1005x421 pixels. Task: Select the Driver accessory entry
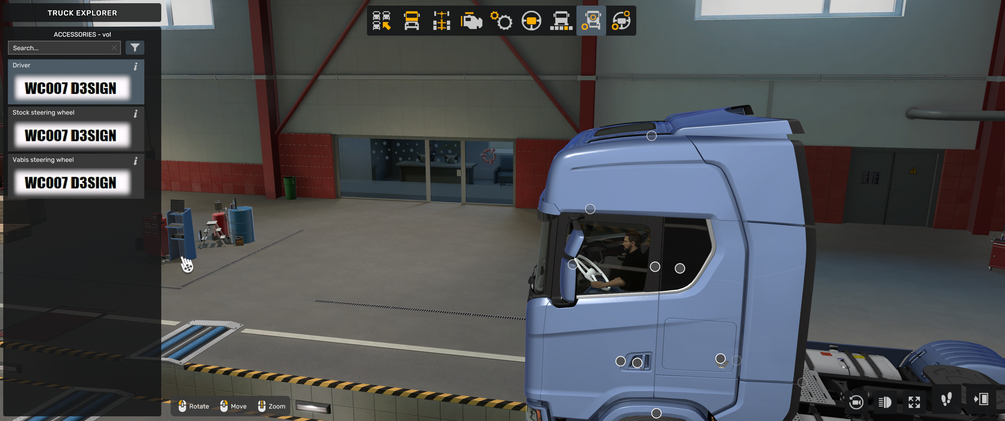[70, 87]
